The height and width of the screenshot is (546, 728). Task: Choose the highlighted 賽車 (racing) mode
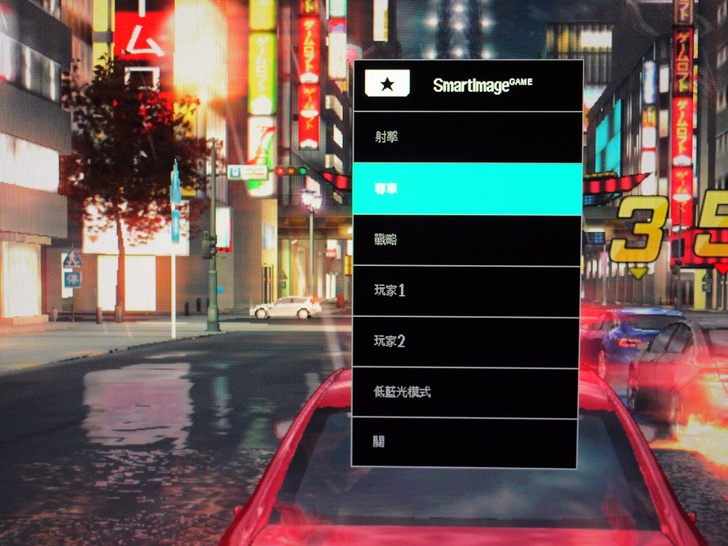(x=466, y=189)
